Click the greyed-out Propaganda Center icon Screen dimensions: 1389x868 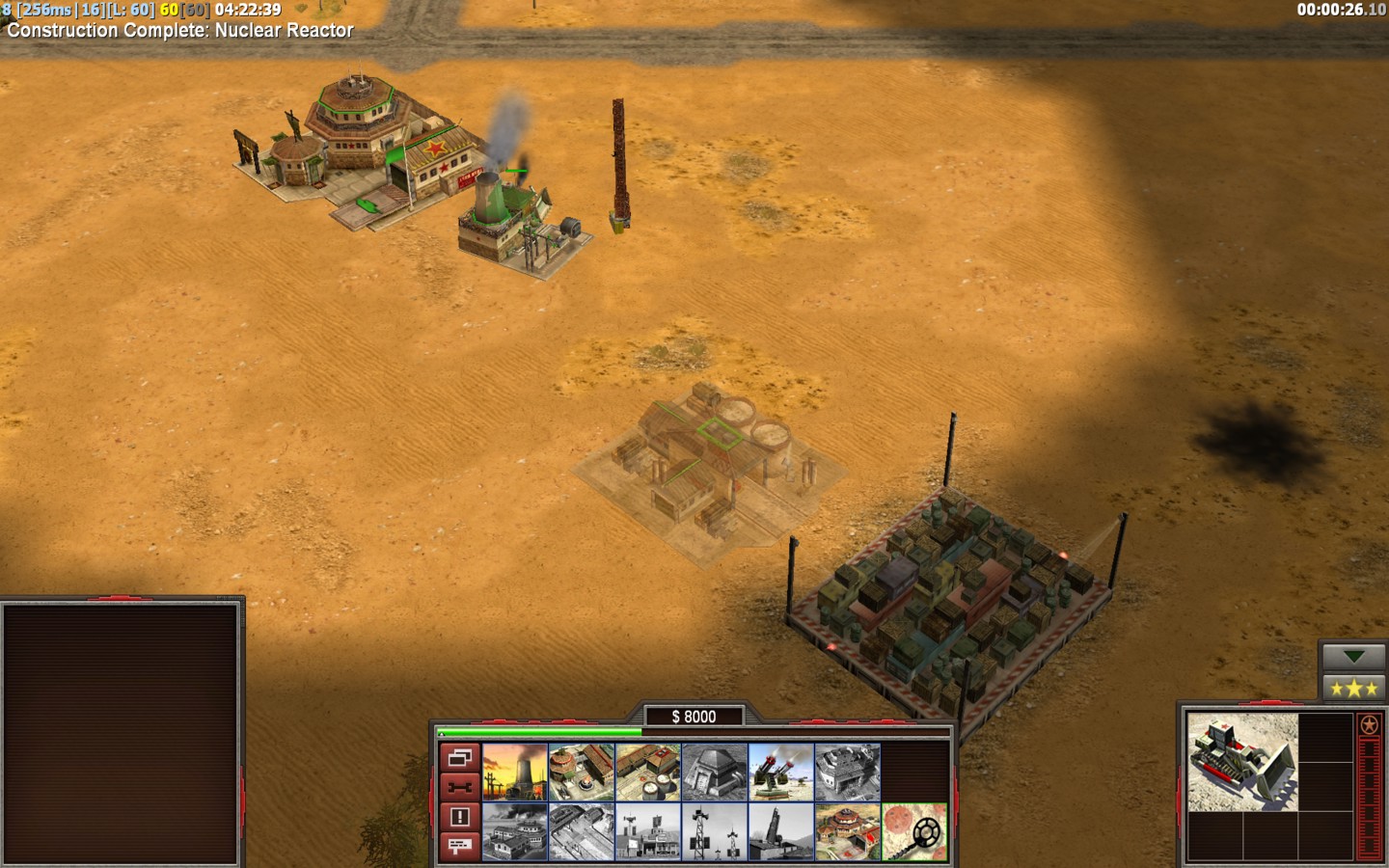(515, 831)
